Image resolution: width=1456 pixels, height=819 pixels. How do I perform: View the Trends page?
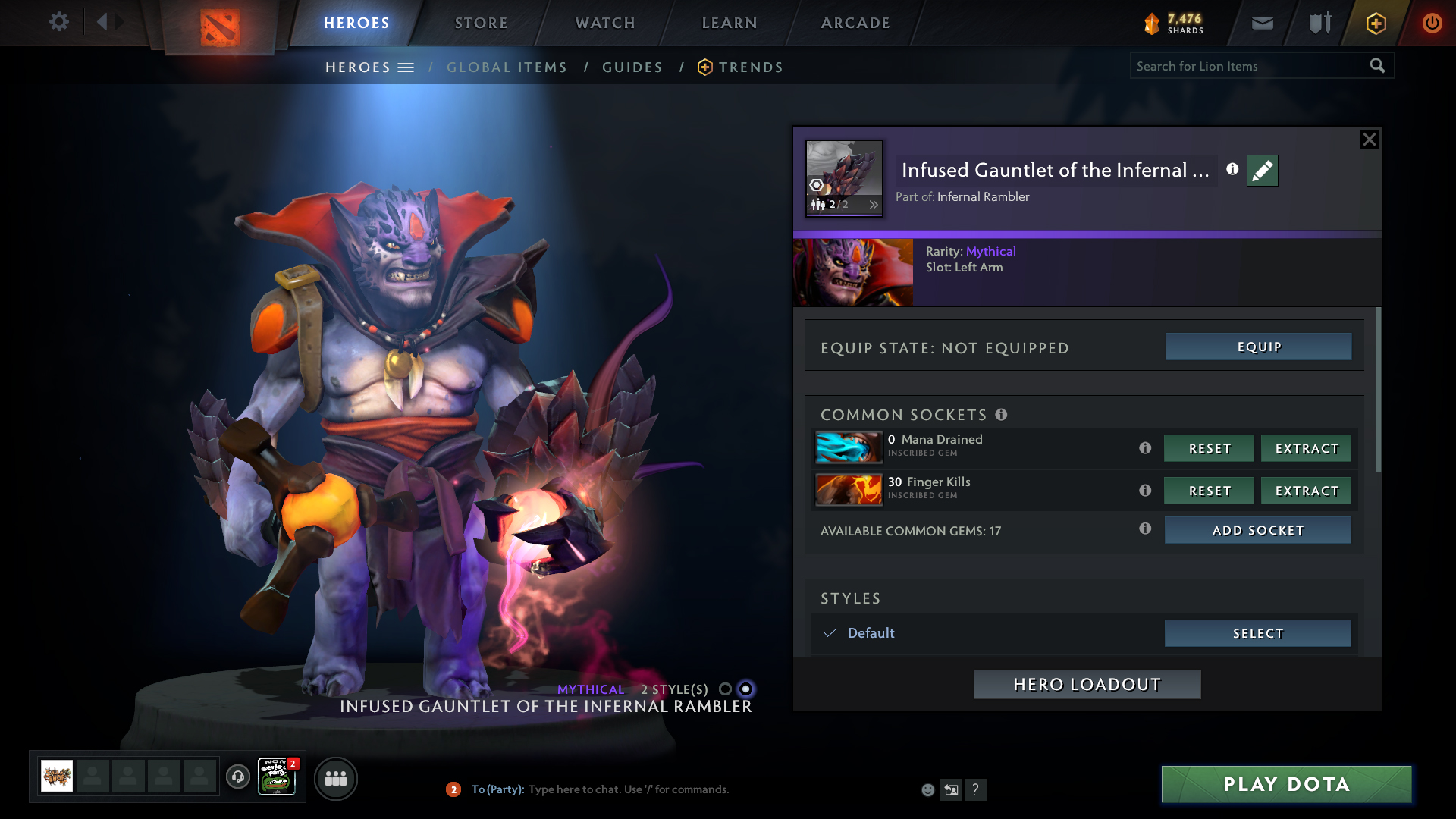750,67
